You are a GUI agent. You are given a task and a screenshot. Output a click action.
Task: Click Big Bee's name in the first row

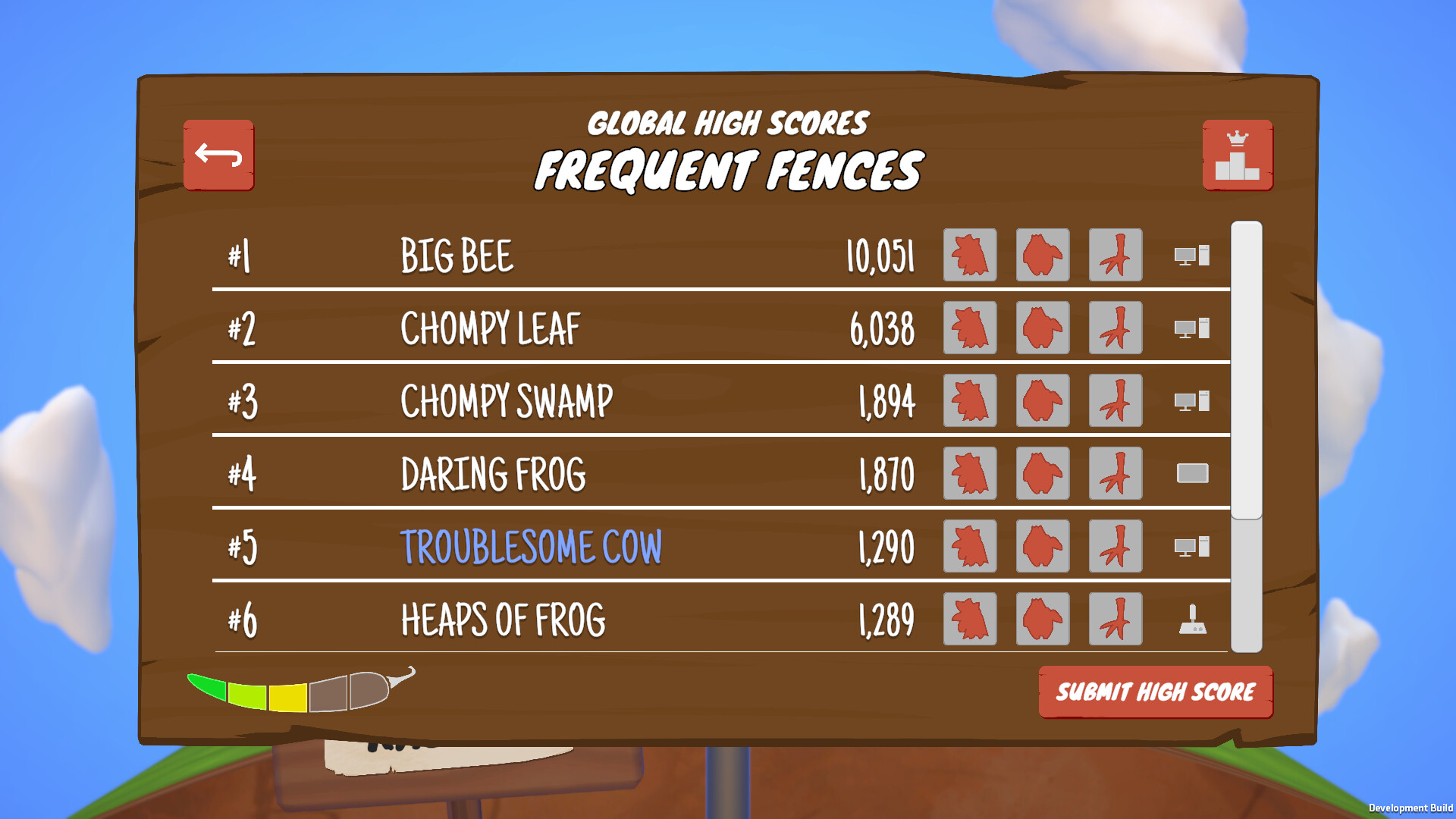[457, 256]
